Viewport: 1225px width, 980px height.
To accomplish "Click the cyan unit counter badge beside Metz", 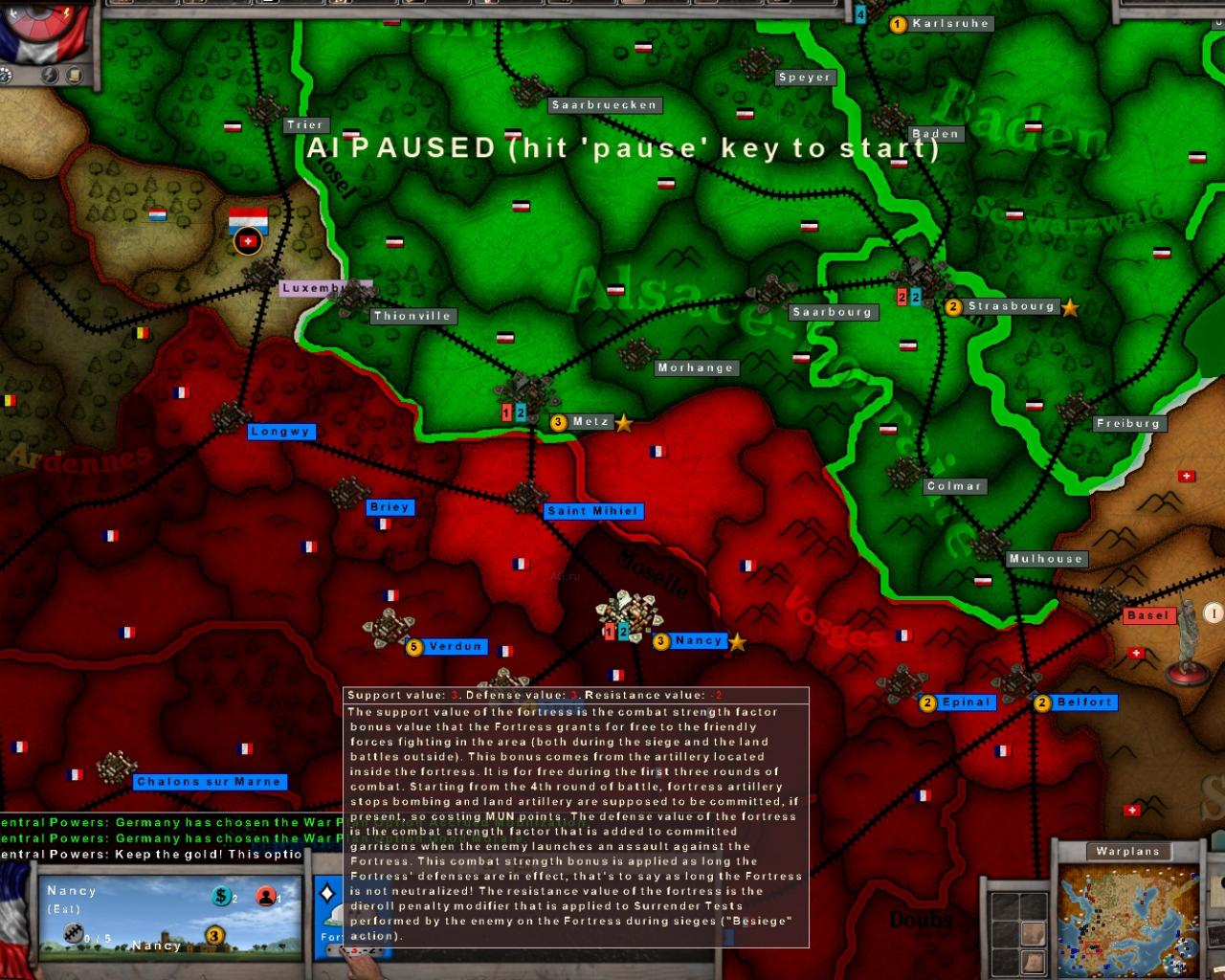I will coord(520,413).
